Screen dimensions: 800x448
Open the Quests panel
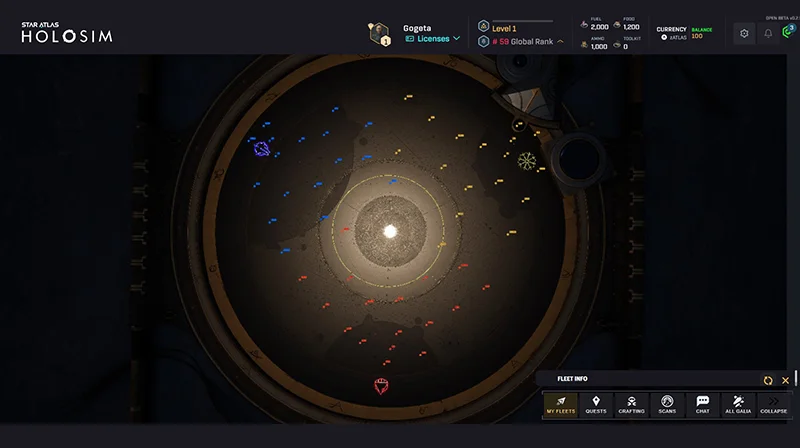596,404
